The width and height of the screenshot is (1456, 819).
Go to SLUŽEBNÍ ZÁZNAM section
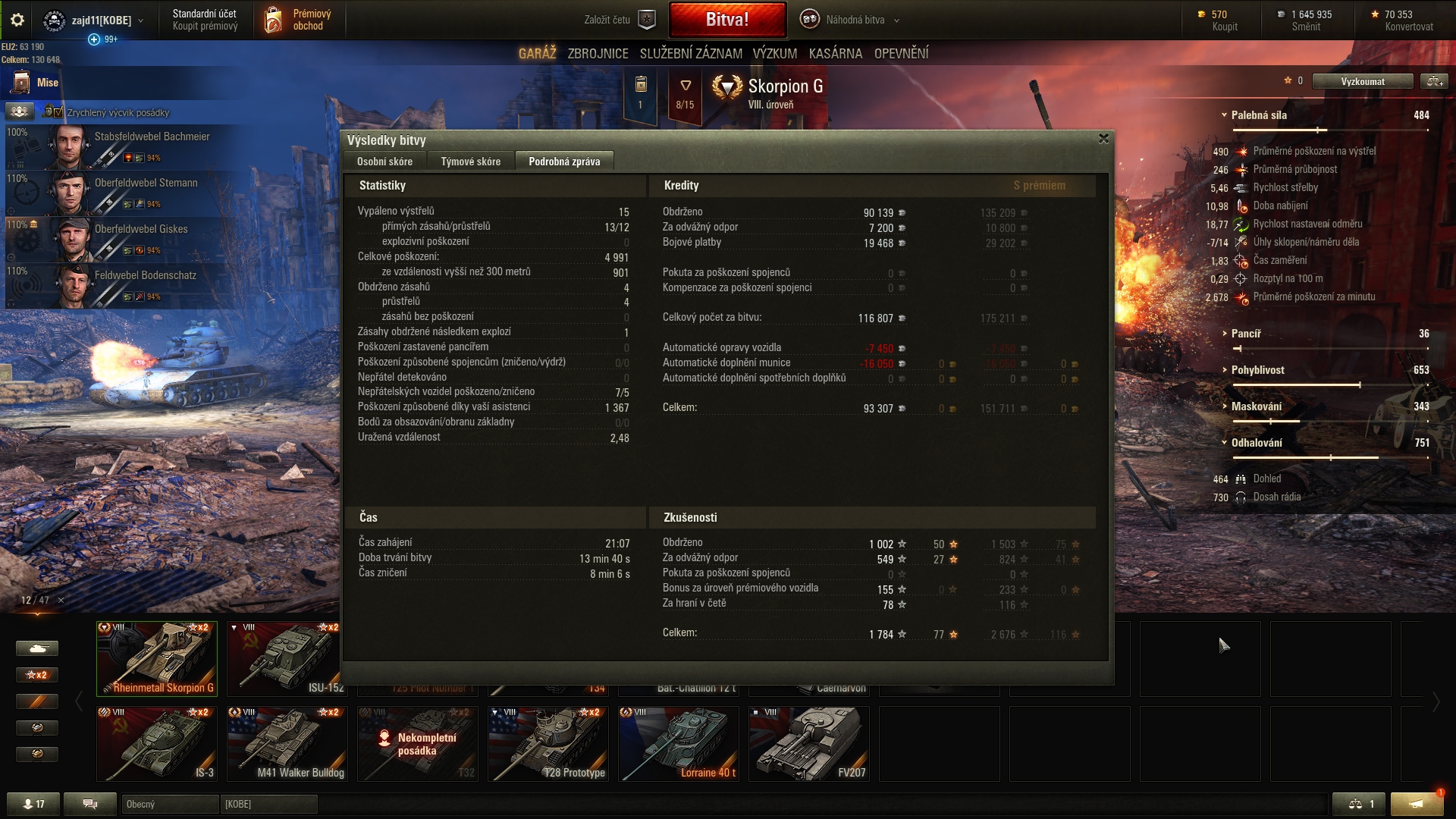coord(690,54)
